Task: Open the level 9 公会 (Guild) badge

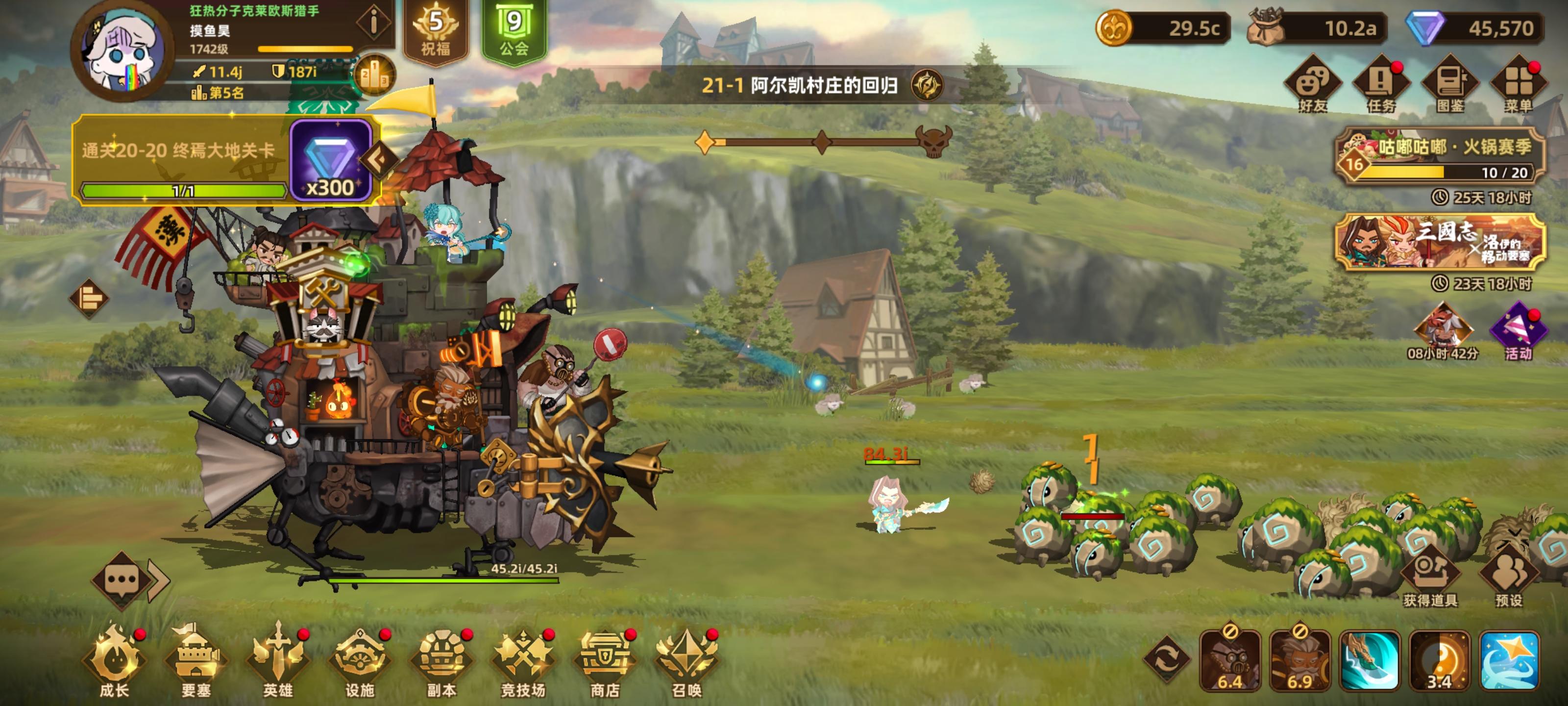Action: 514,28
